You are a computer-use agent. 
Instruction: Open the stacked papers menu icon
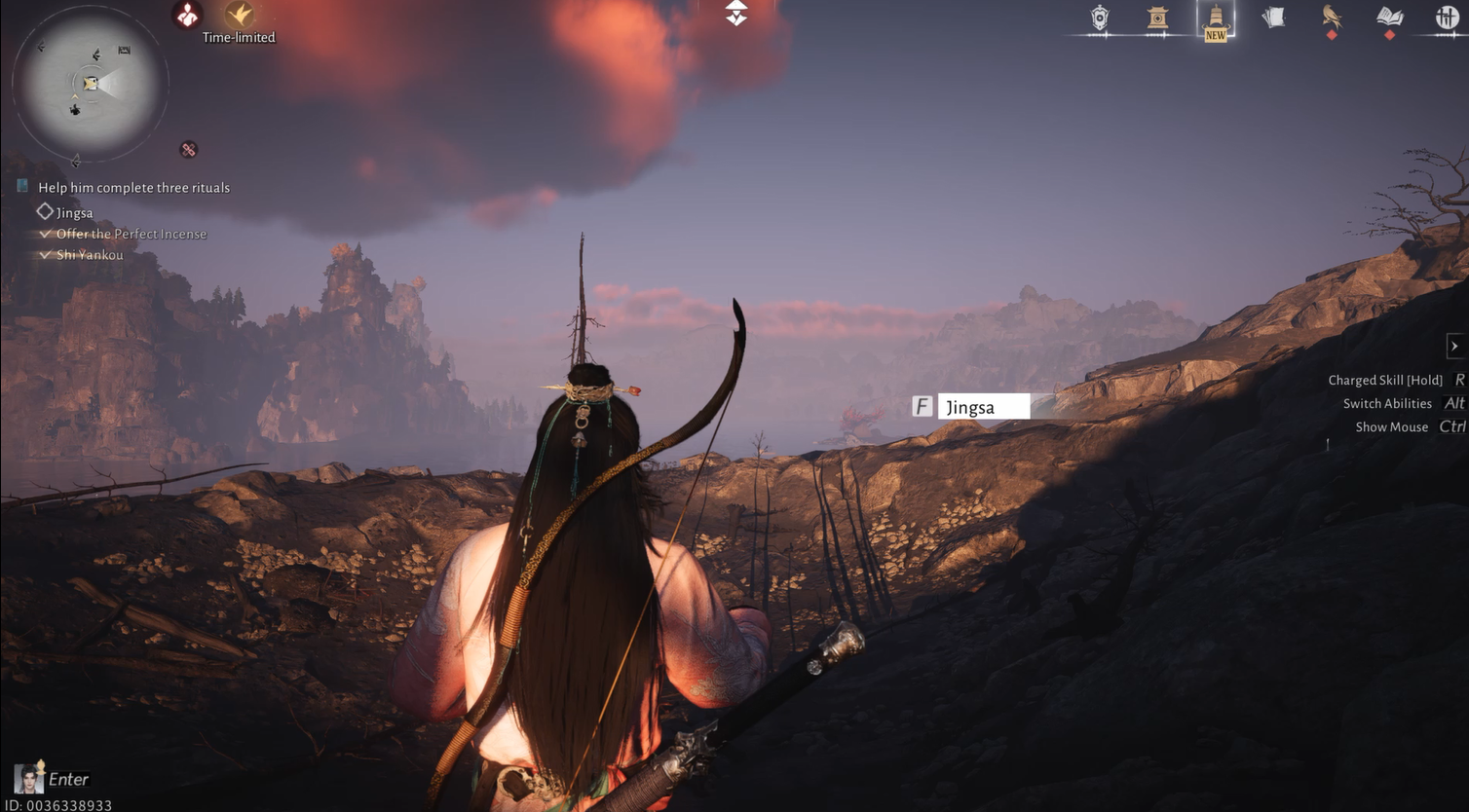(x=1273, y=18)
